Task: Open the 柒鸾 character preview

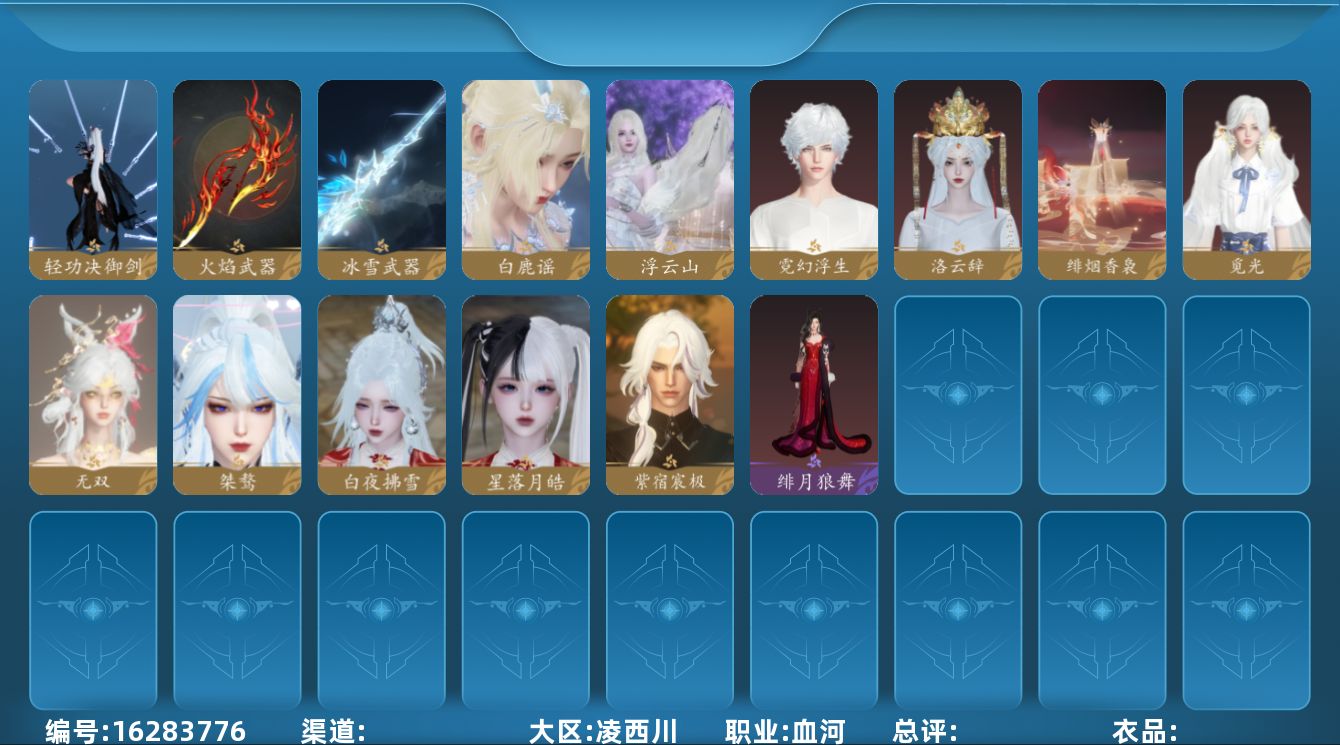Action: (x=237, y=395)
